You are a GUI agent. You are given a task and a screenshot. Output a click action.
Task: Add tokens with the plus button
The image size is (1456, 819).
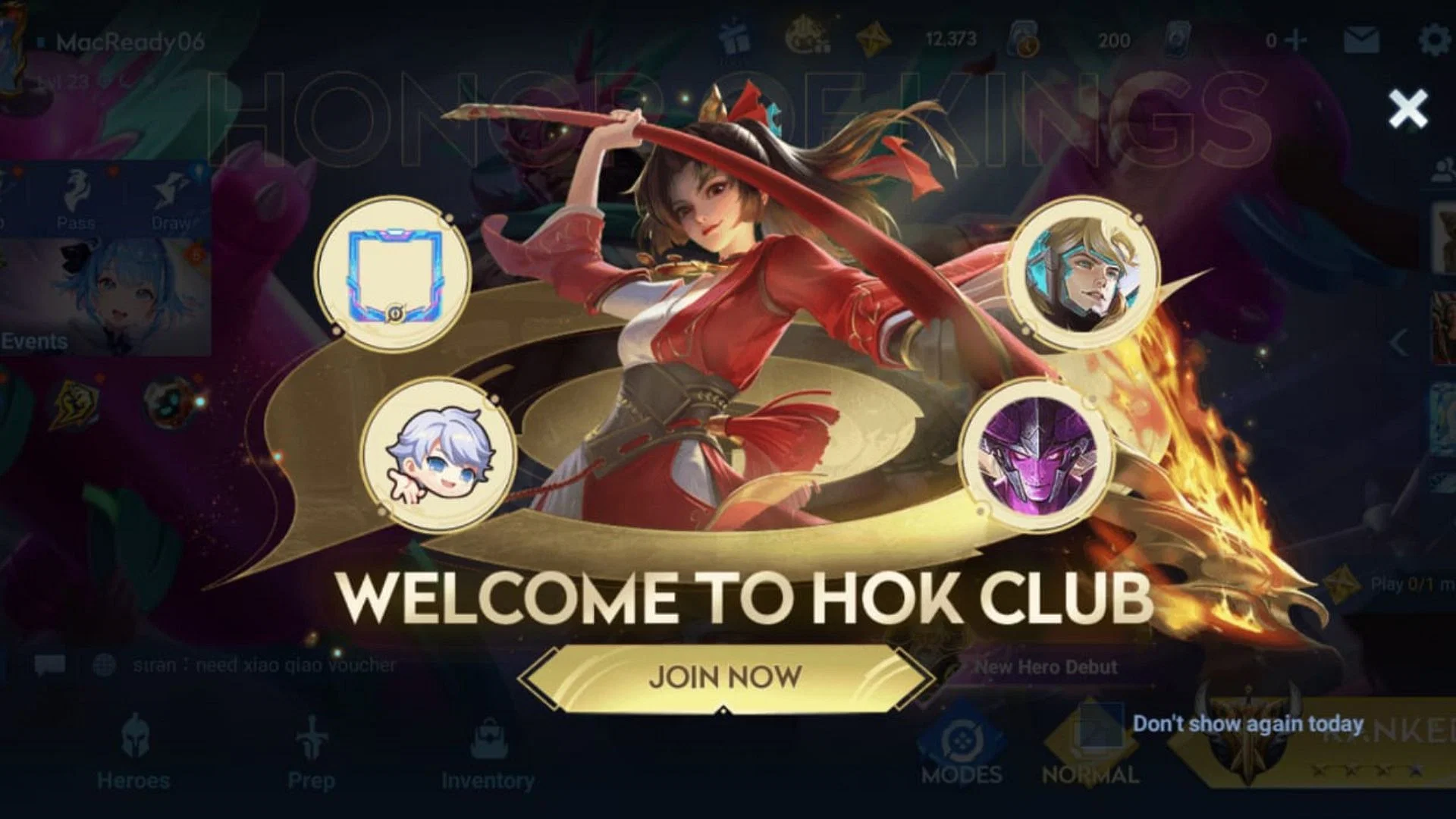1298,40
